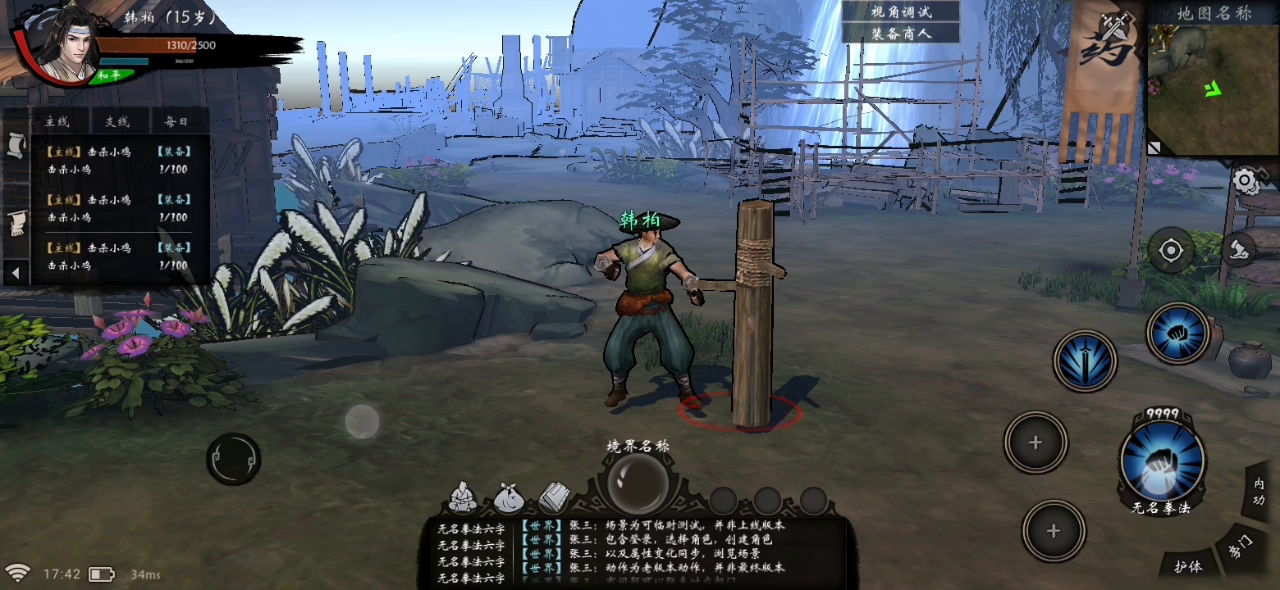Click the 视角调试 button

(x=900, y=12)
